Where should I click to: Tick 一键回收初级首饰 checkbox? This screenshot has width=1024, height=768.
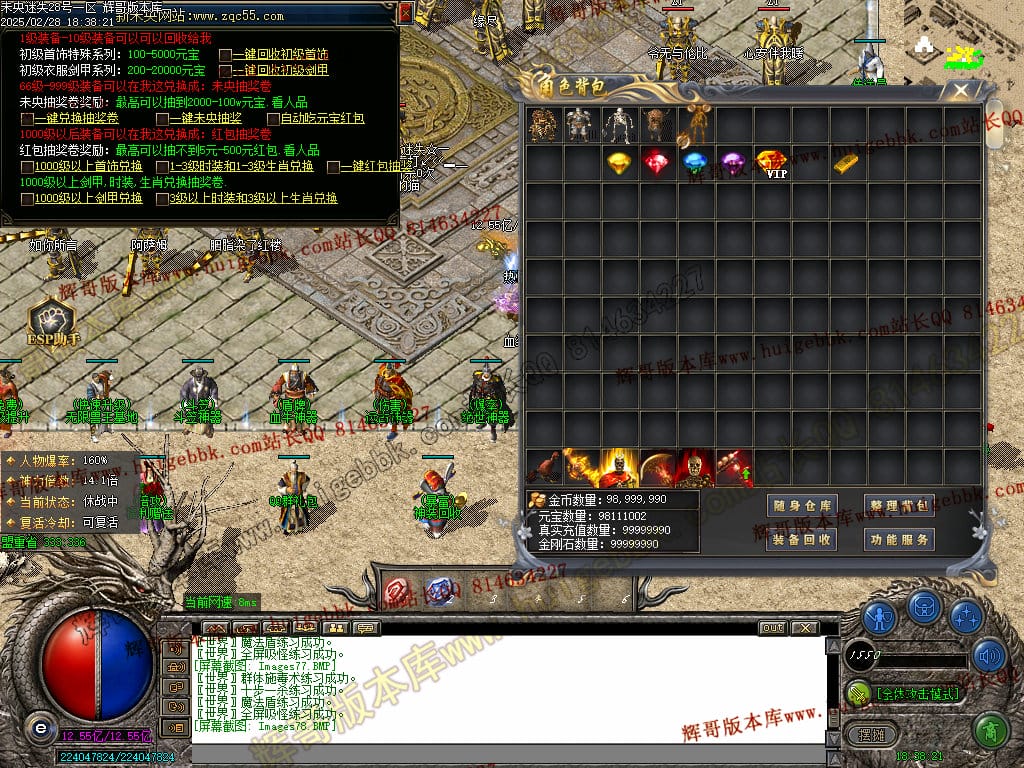coord(226,55)
